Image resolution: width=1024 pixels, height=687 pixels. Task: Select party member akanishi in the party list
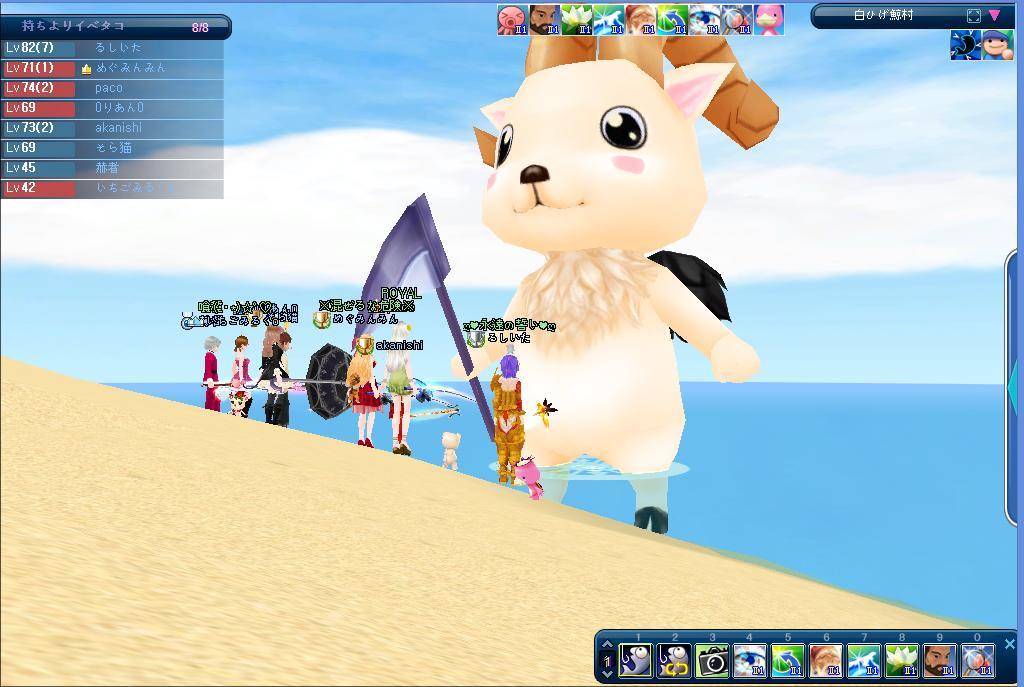coord(118,128)
